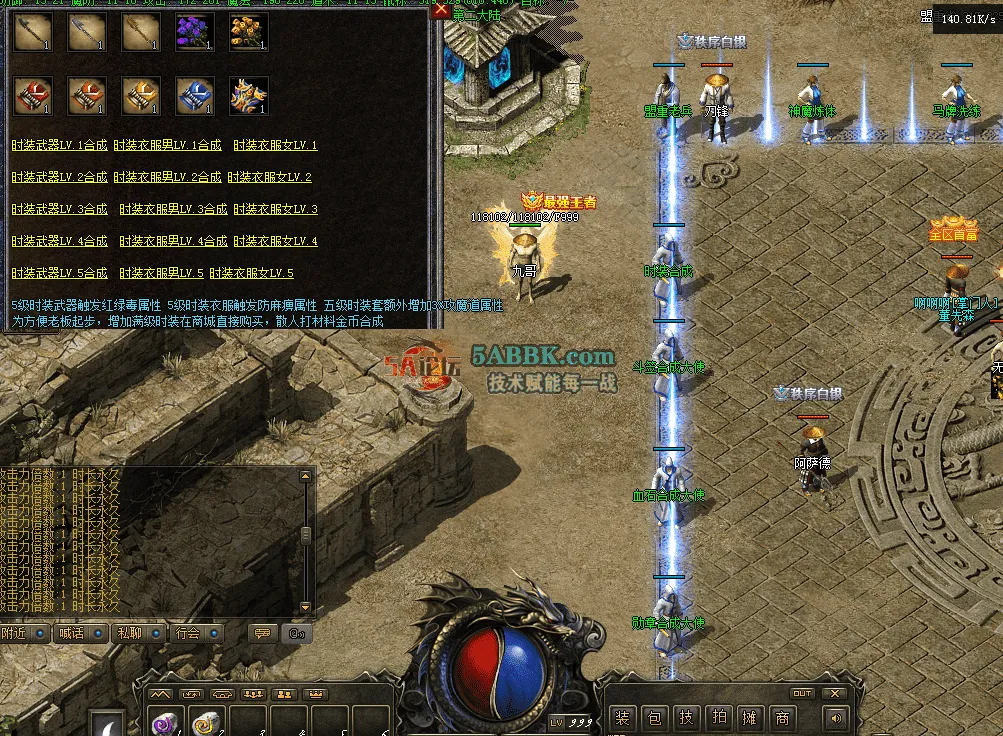
Task: Click the chat speech bubble button
Action: [x=263, y=633]
